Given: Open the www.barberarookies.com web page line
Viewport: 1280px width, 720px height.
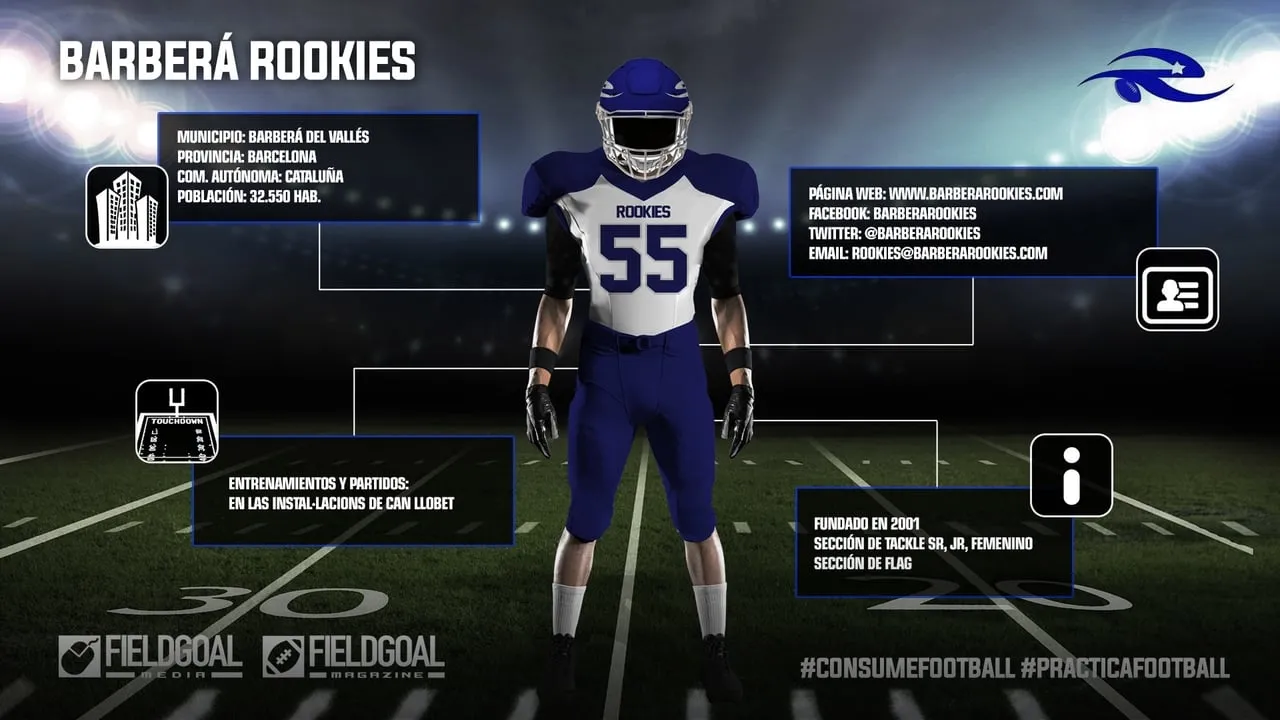Looking at the screenshot, I should [x=935, y=193].
